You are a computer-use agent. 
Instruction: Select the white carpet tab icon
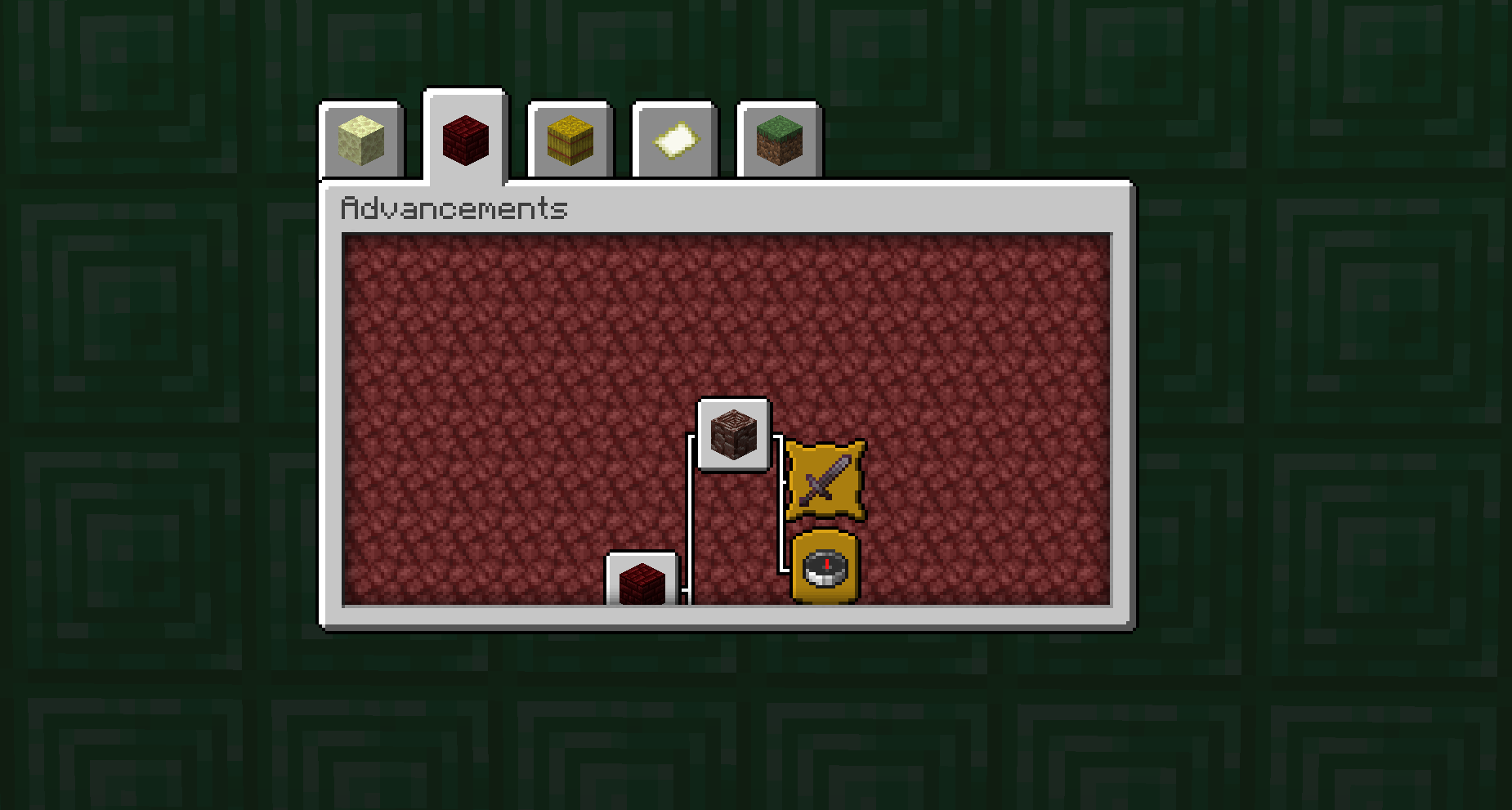click(673, 141)
